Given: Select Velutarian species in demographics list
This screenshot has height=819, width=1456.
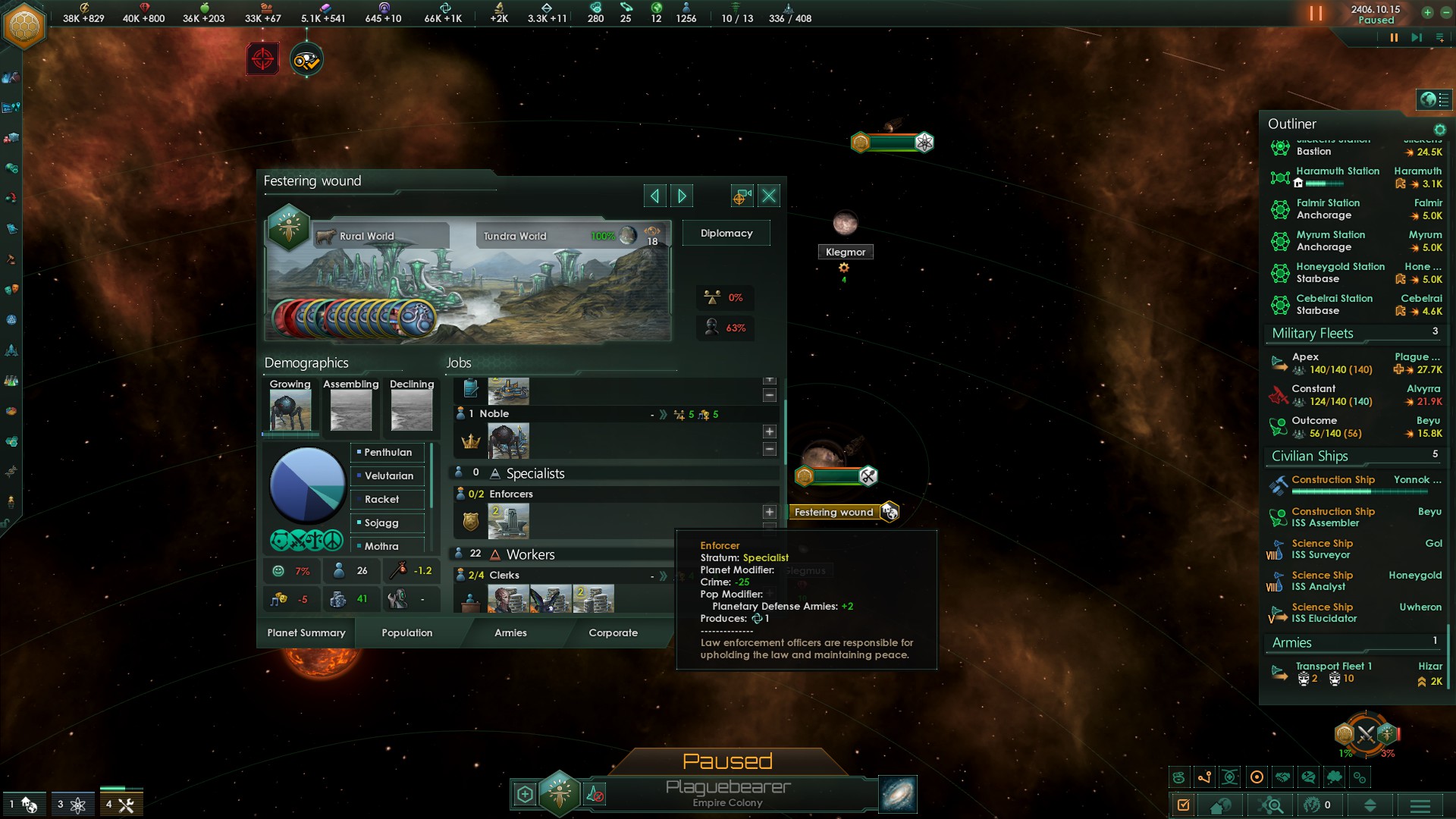Looking at the screenshot, I should coord(388,476).
